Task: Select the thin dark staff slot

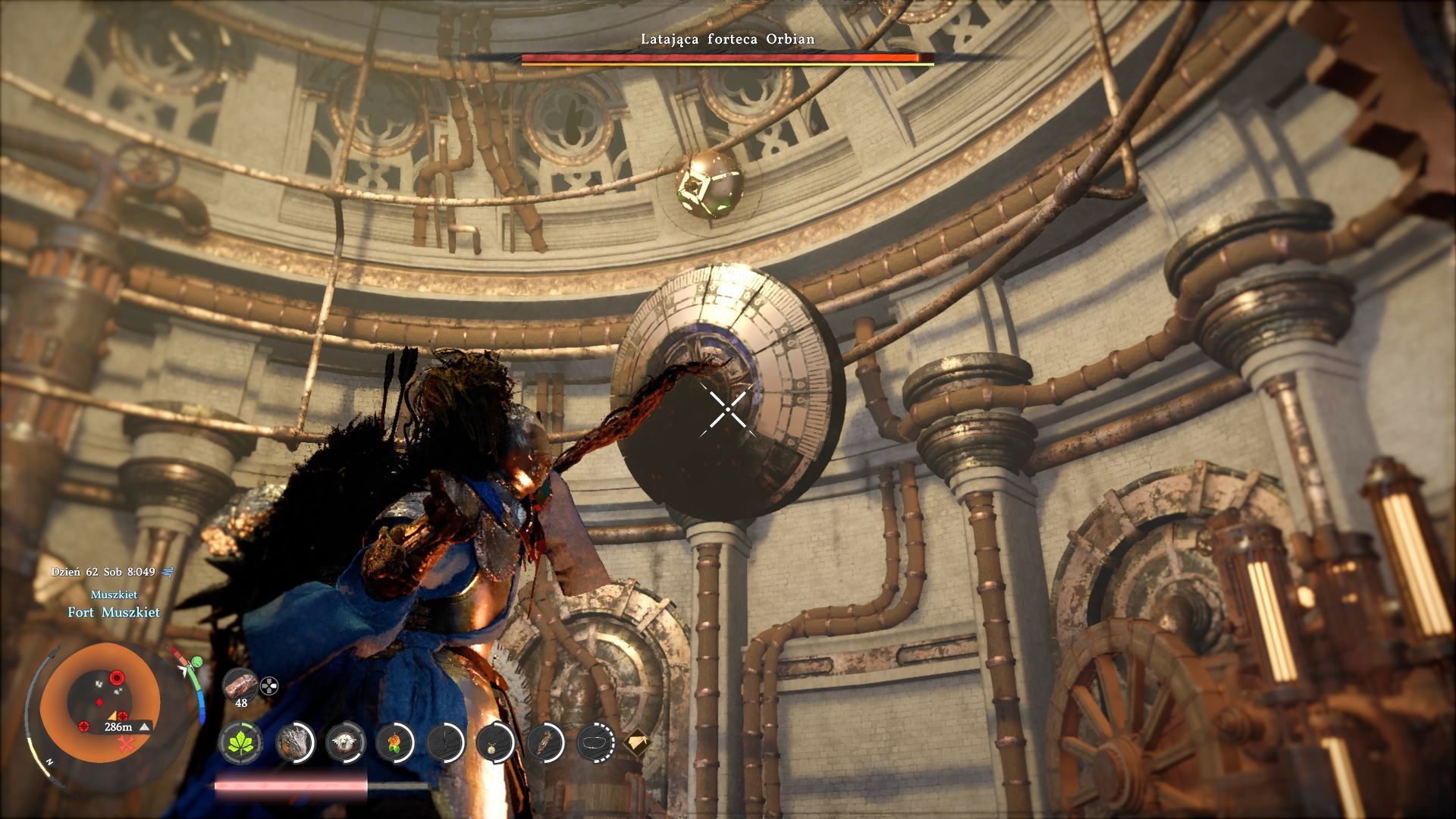Action: pos(446,741)
